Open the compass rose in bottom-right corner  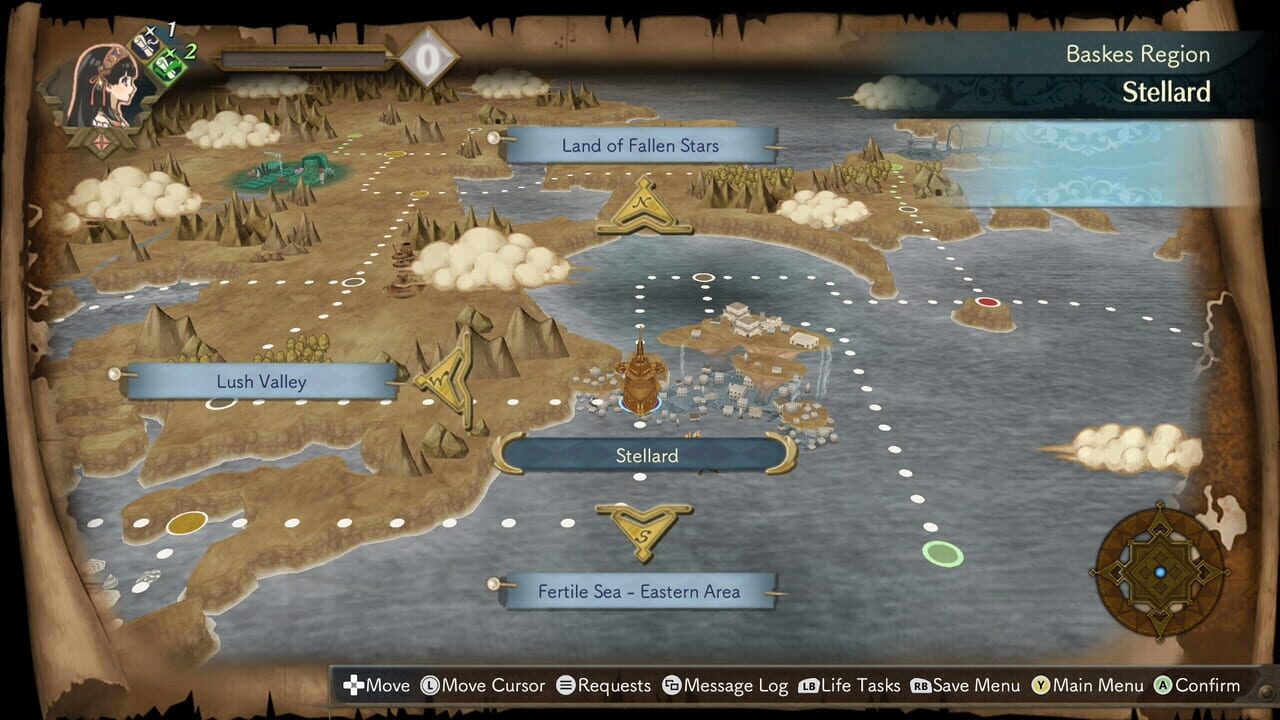click(1158, 573)
